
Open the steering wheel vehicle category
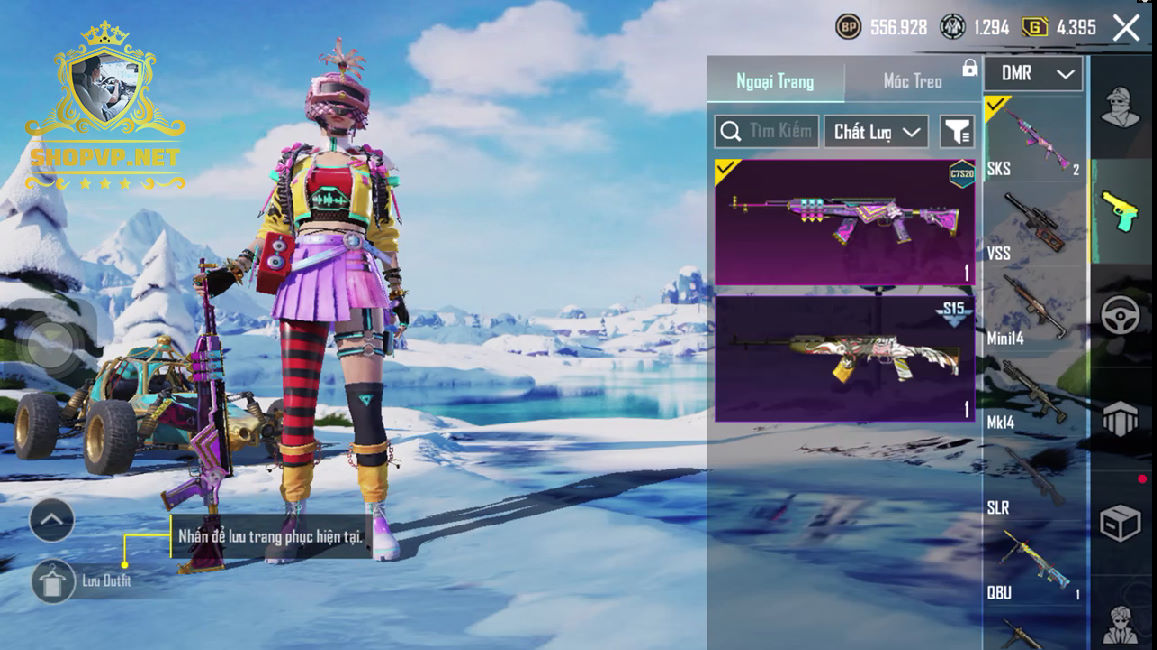(x=1121, y=315)
